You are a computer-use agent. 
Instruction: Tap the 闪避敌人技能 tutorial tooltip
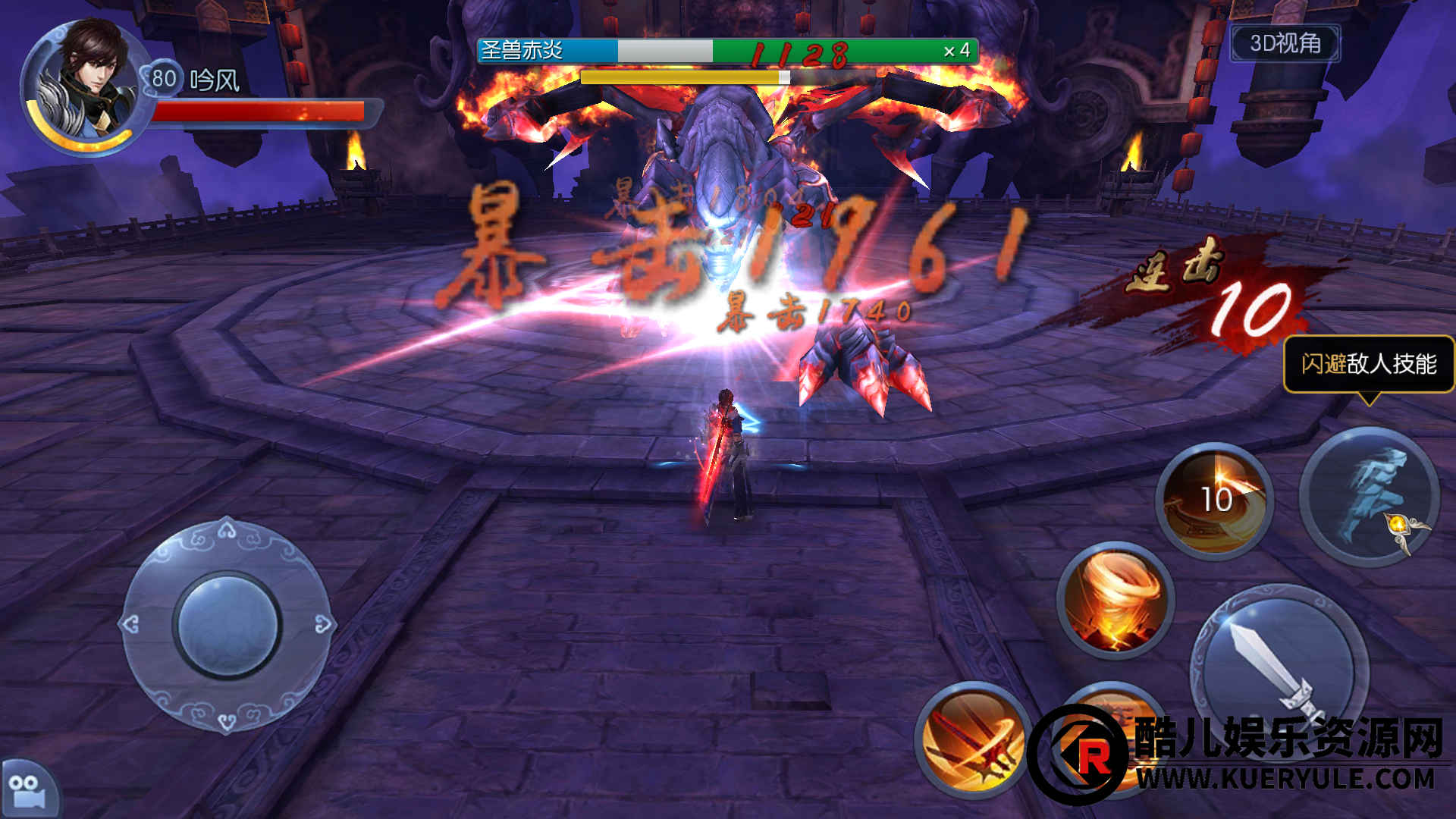pos(1368,365)
